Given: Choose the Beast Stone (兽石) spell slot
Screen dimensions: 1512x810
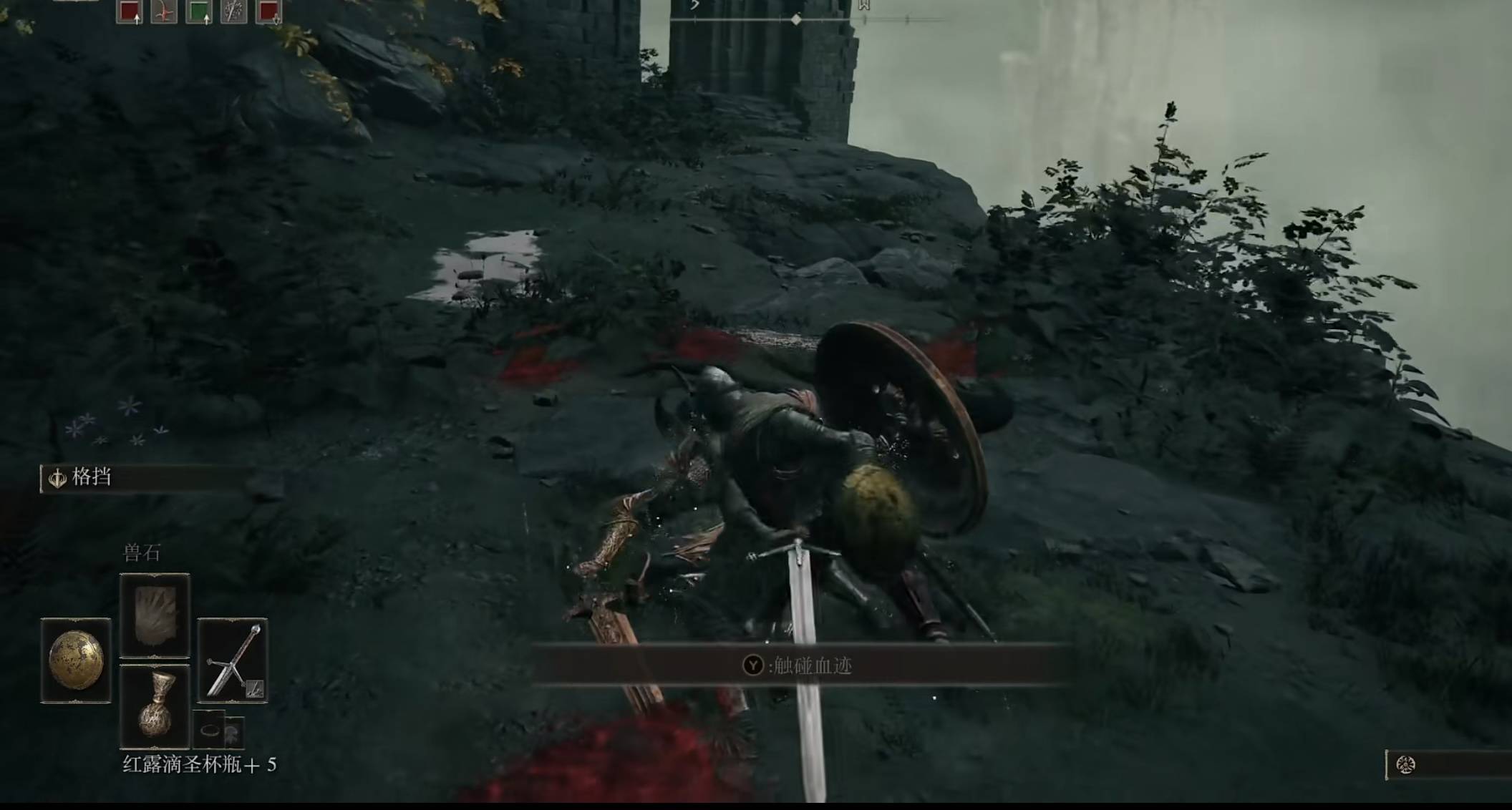Looking at the screenshot, I should (x=155, y=615).
